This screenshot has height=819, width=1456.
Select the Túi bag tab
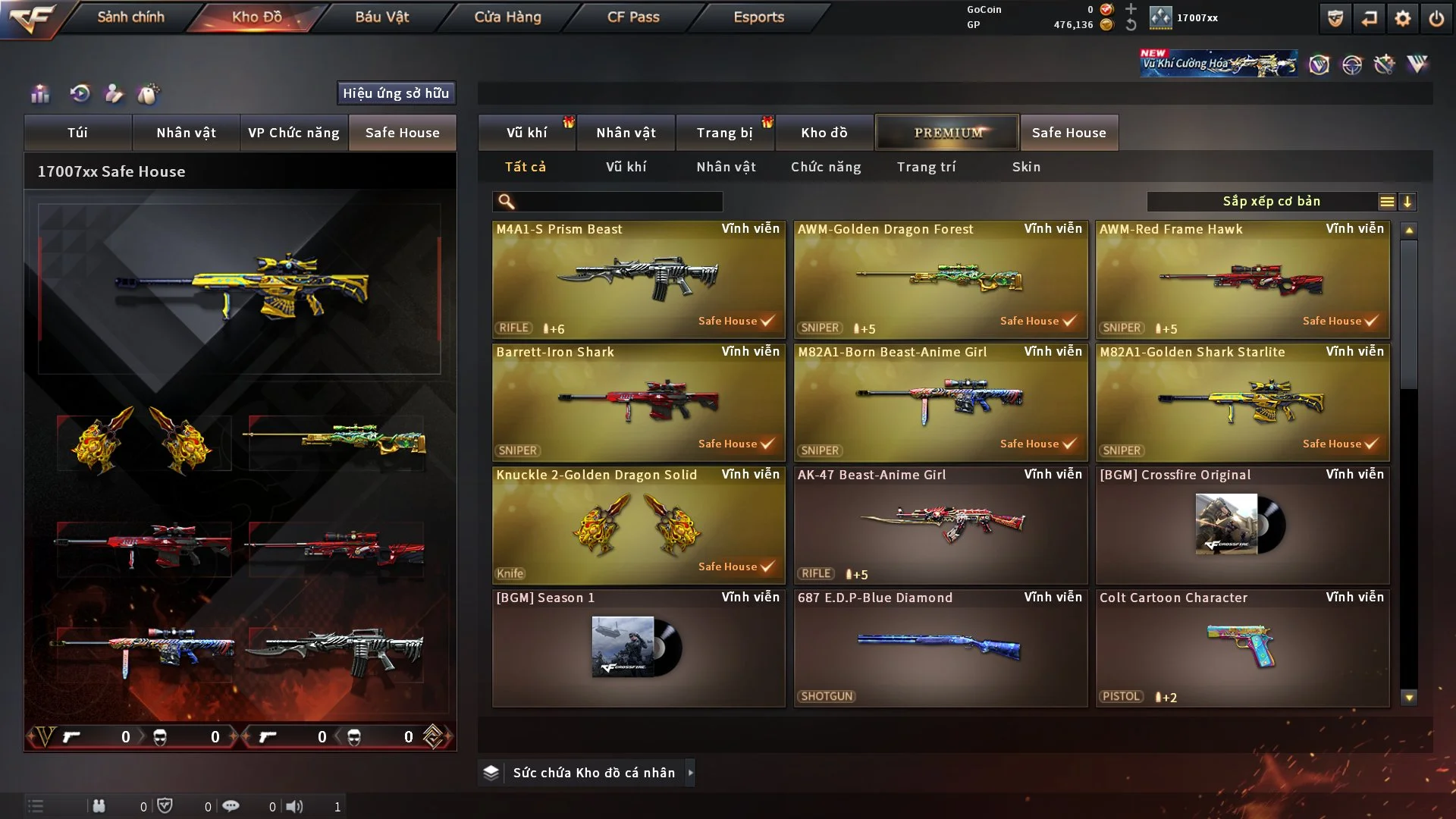click(77, 133)
